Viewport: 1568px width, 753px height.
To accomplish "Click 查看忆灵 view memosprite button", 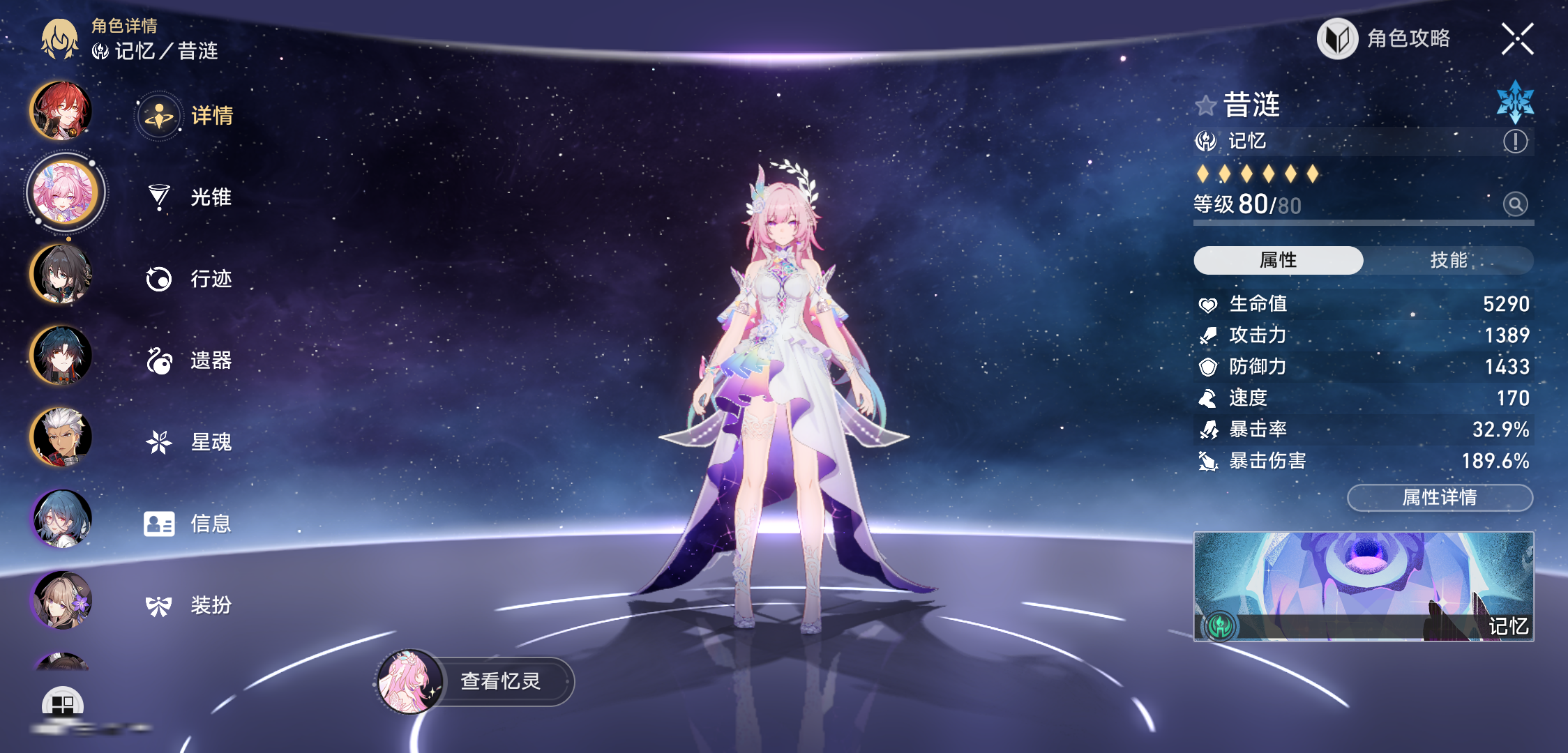I will (474, 681).
